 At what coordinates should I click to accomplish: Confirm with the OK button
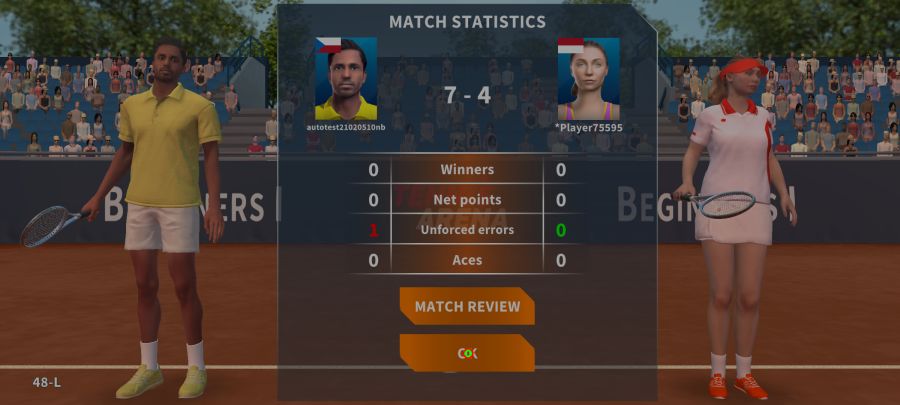point(467,353)
